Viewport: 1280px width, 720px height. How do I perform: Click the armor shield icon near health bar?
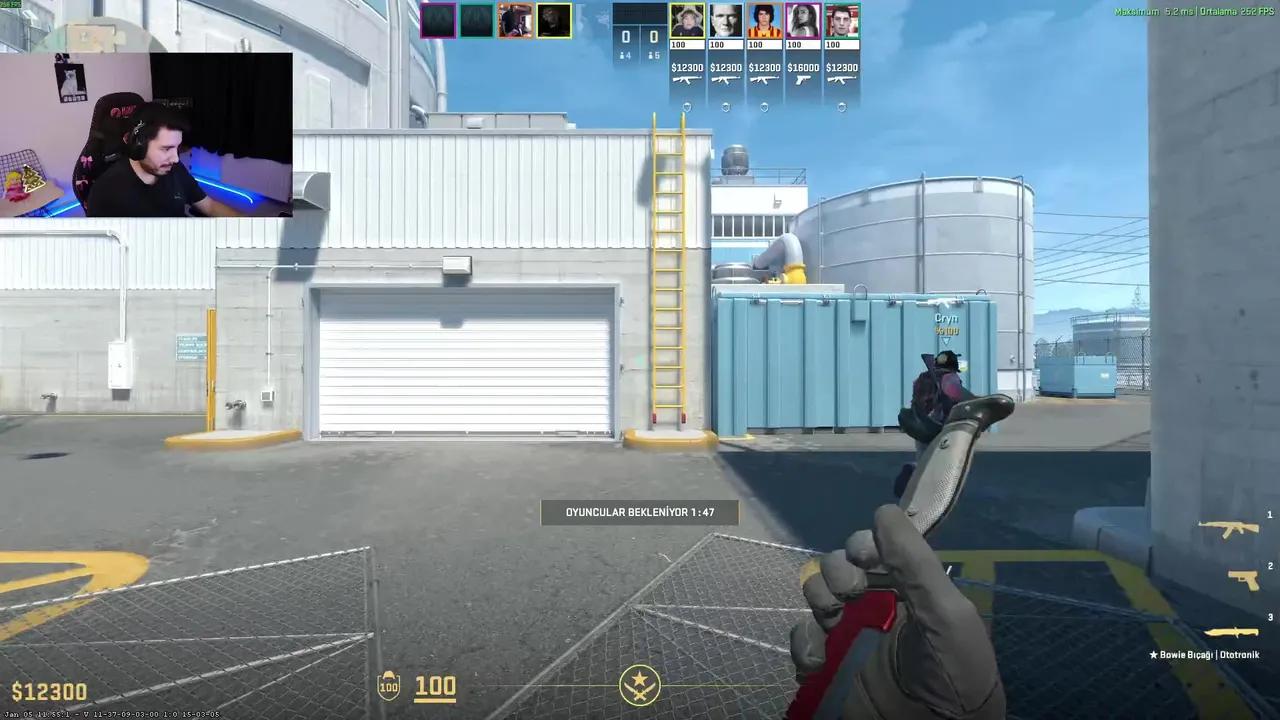click(x=389, y=686)
